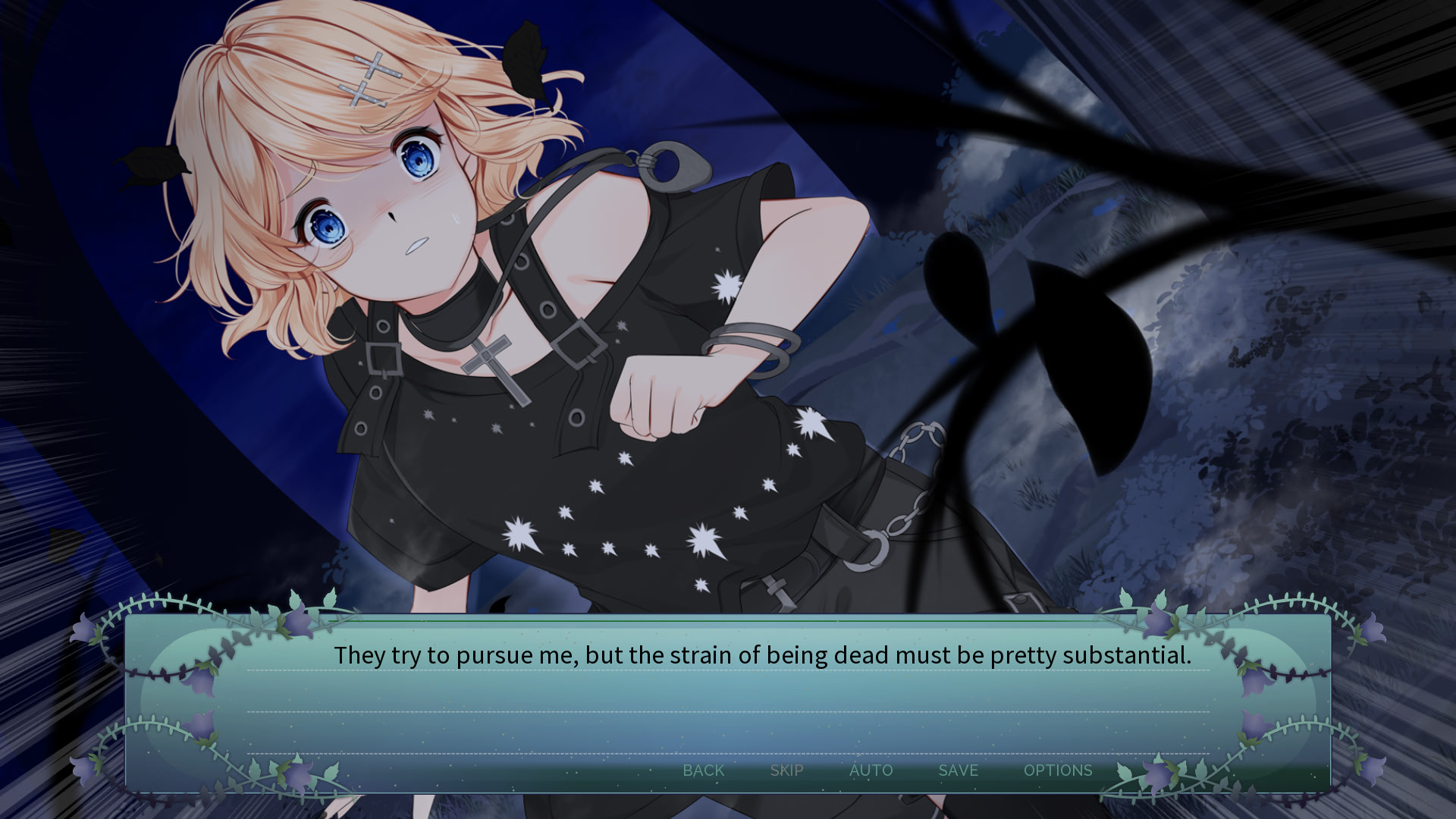The image size is (1456, 819).
Task: Open the SAVE game screen
Action: [x=958, y=770]
